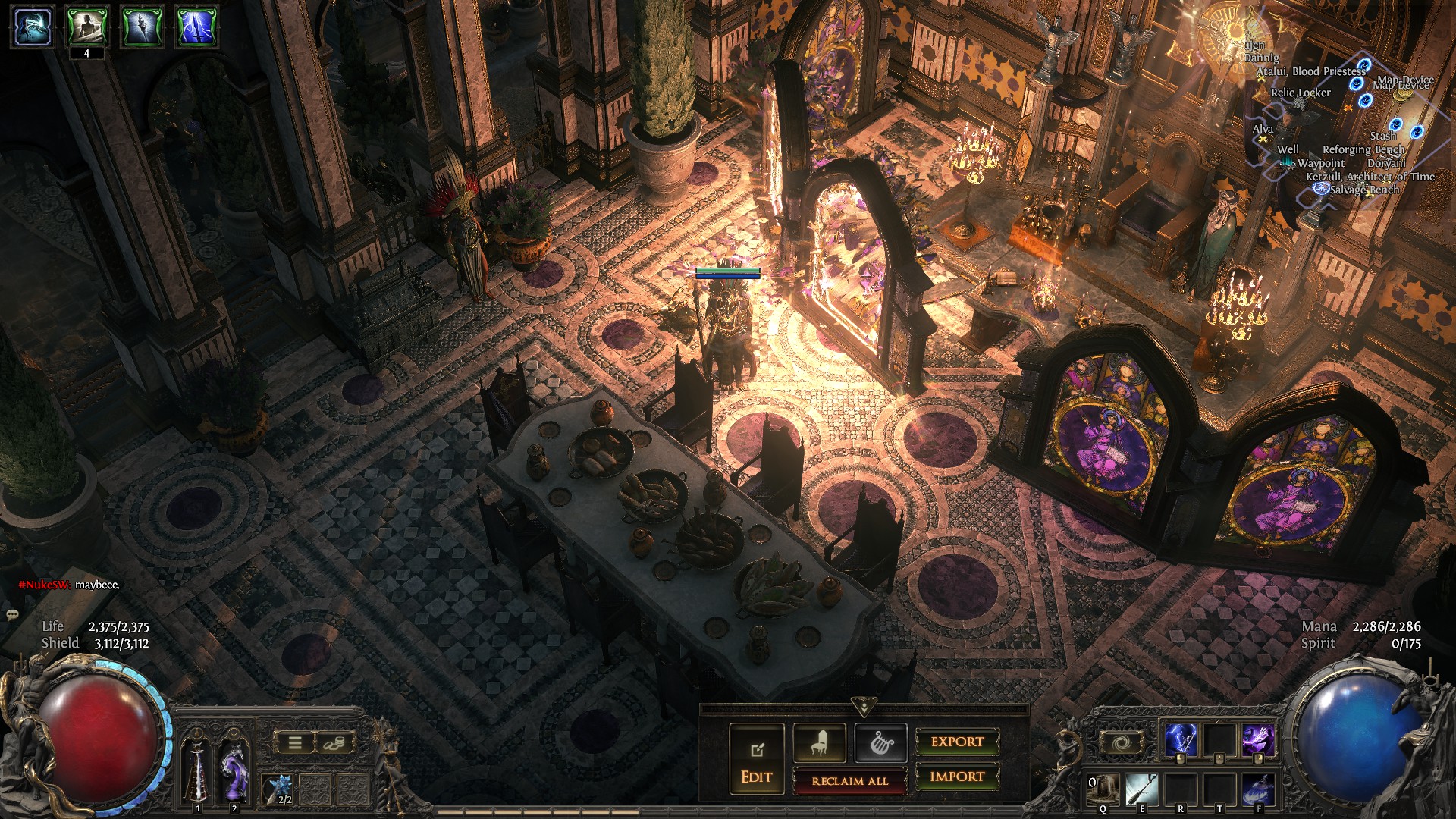
Task: Open the chair decorations button
Action: point(819,742)
